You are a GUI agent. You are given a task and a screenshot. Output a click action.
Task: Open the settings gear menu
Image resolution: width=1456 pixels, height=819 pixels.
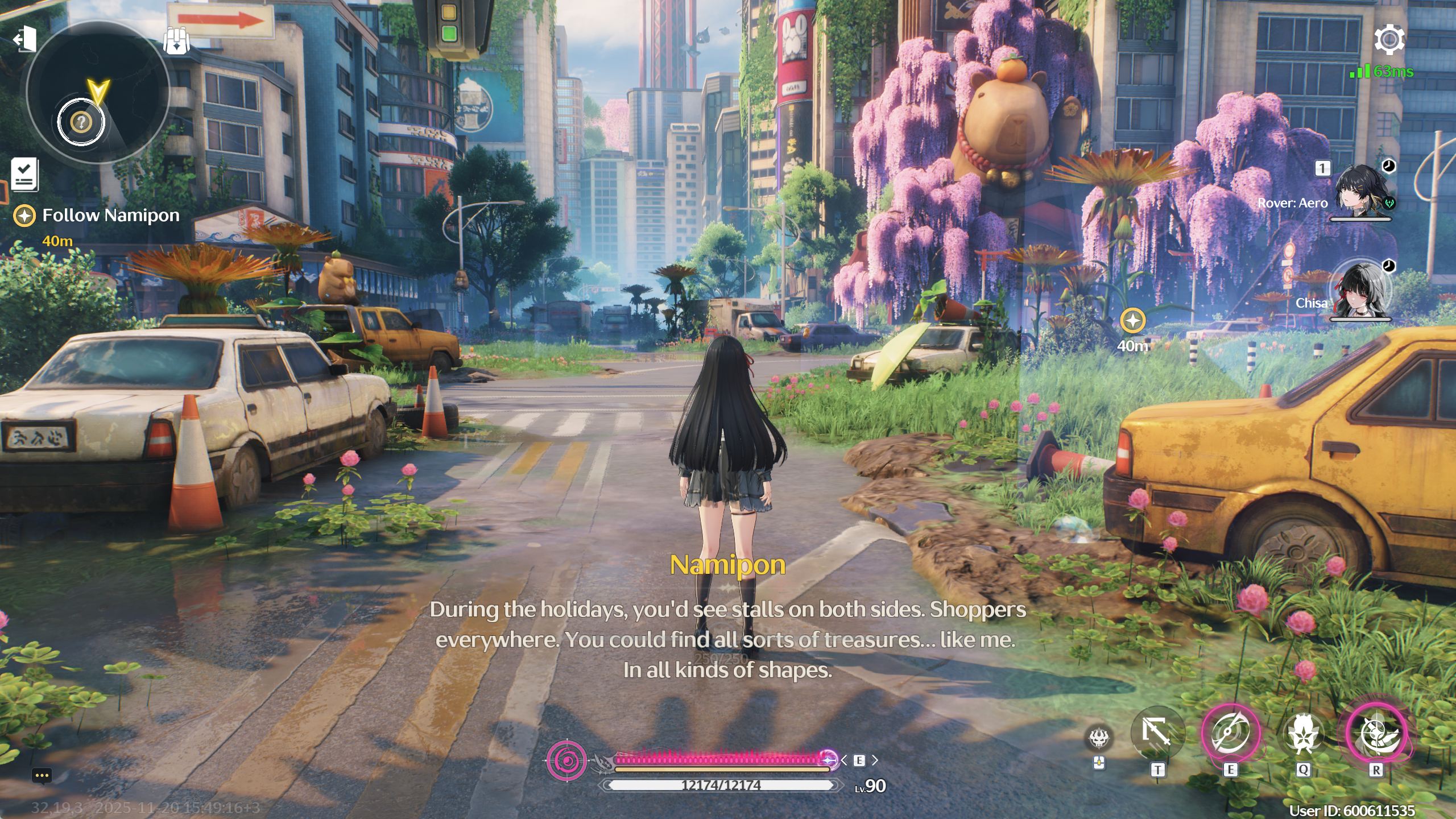(1389, 40)
